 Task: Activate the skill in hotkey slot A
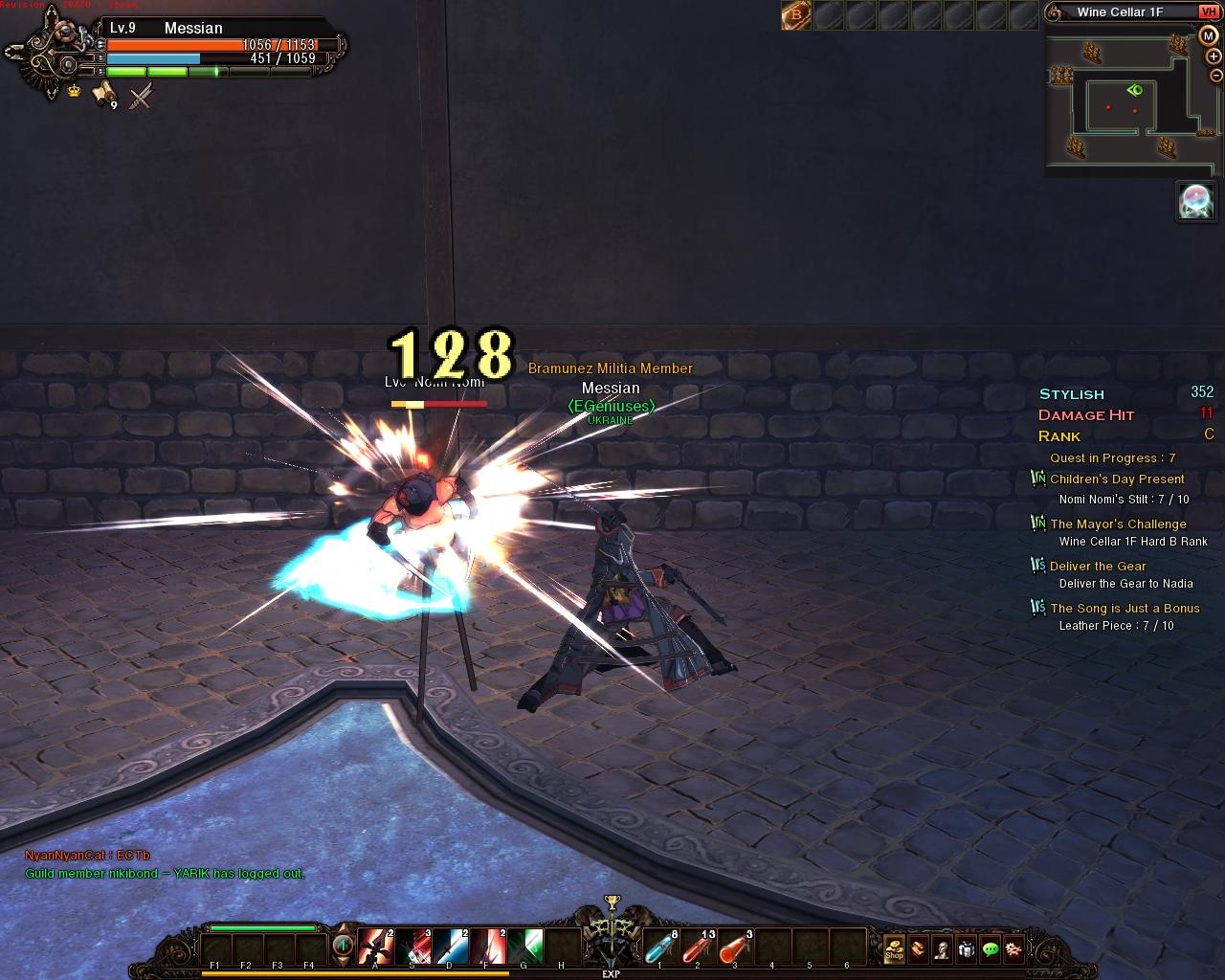[x=375, y=947]
